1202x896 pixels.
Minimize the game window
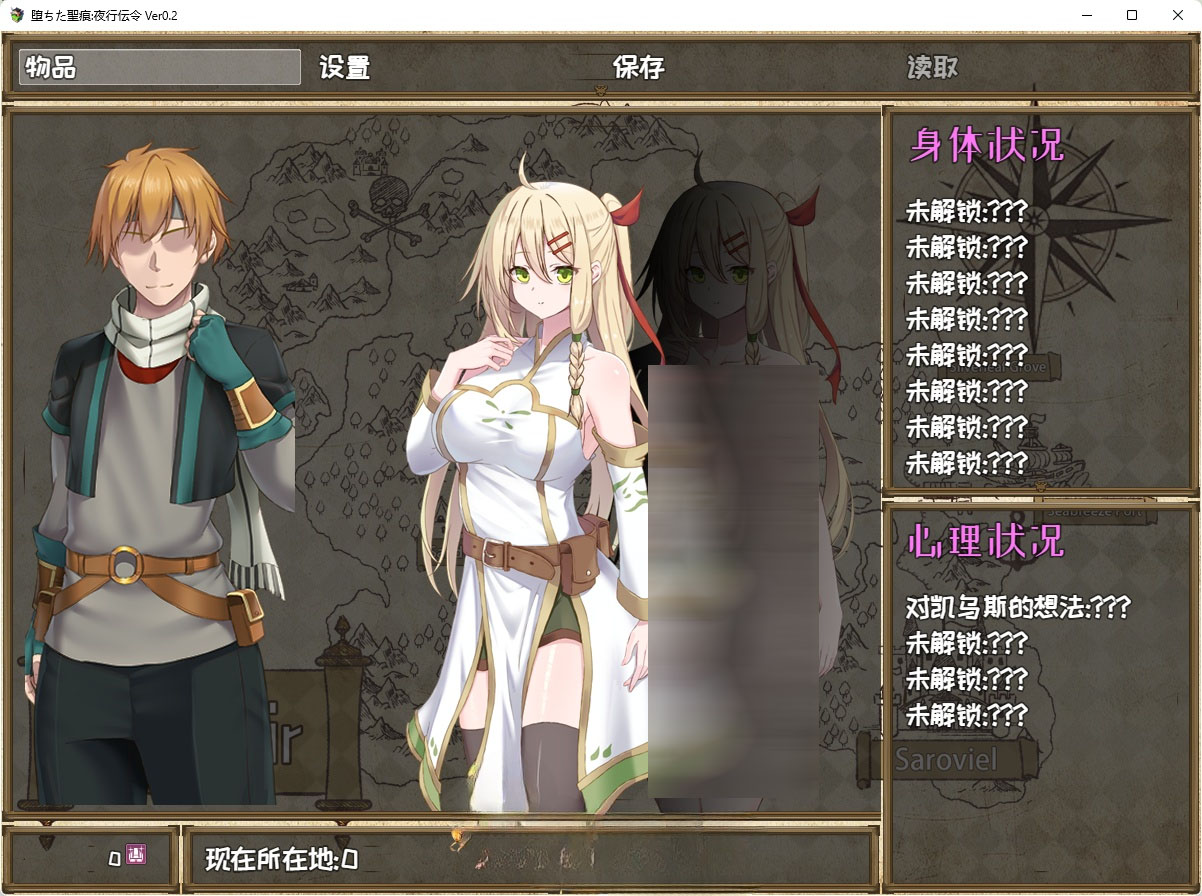pos(1086,15)
